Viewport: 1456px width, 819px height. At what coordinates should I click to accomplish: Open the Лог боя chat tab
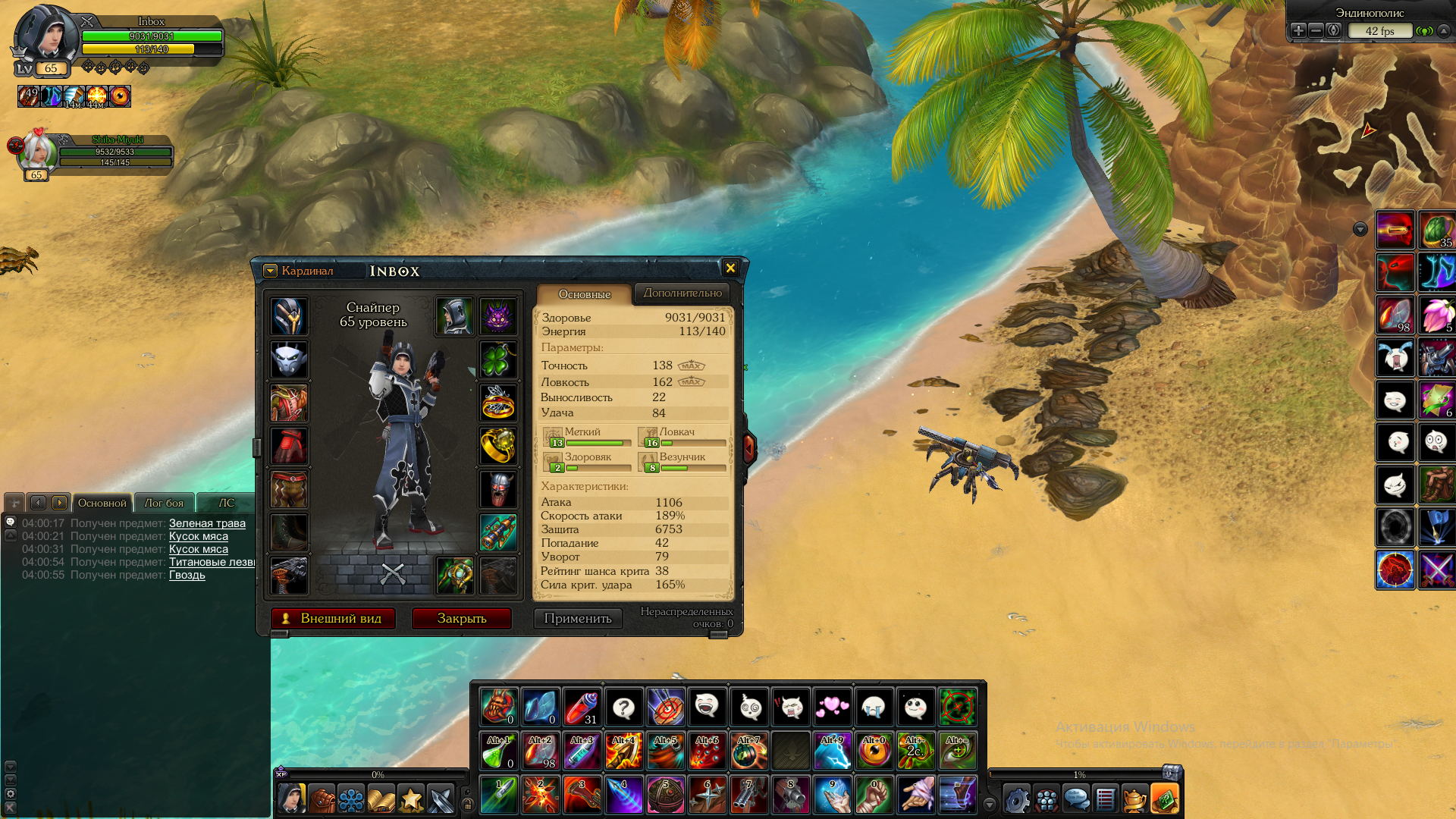coord(164,503)
